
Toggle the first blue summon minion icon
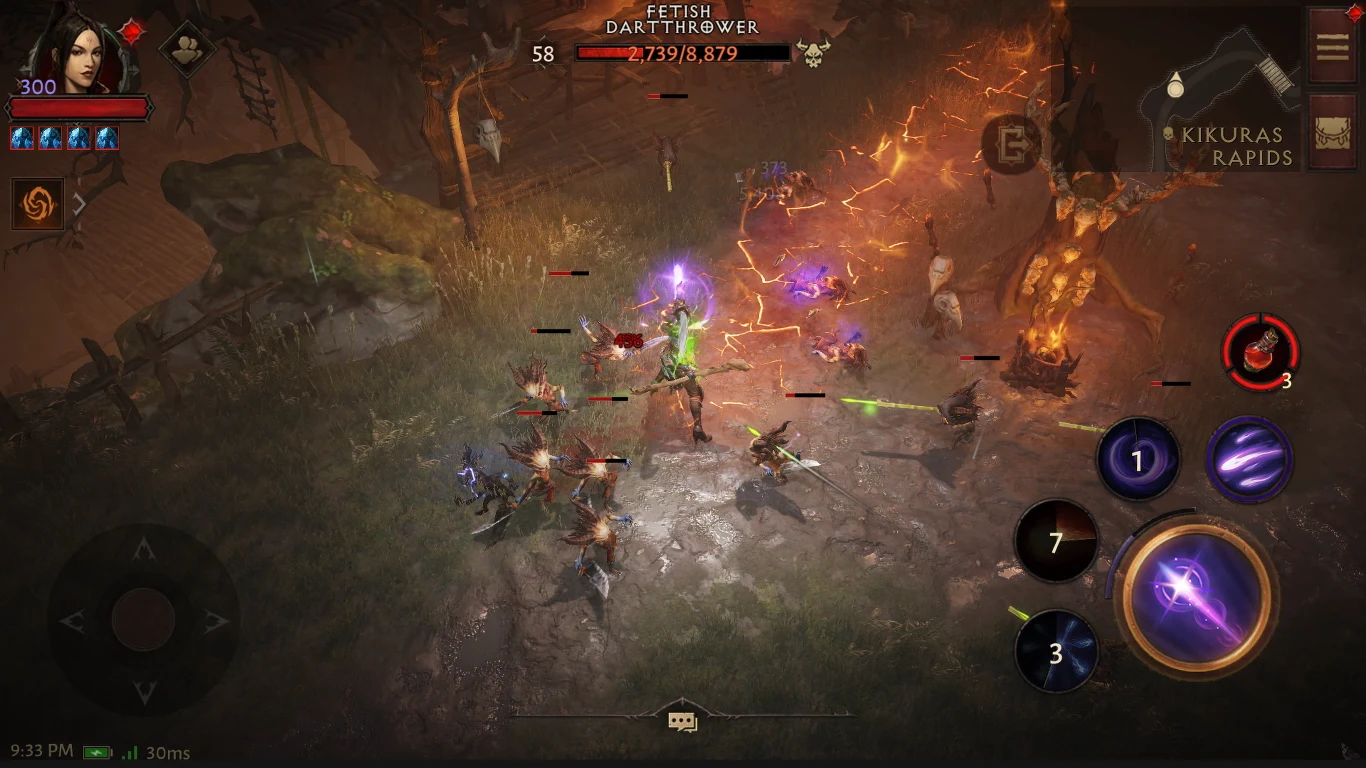pyautogui.click(x=20, y=137)
